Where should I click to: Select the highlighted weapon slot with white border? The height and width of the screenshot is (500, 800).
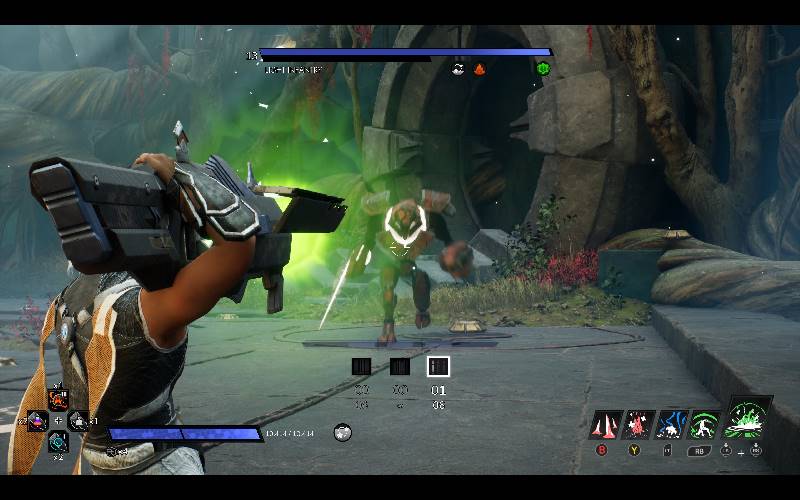(x=438, y=367)
